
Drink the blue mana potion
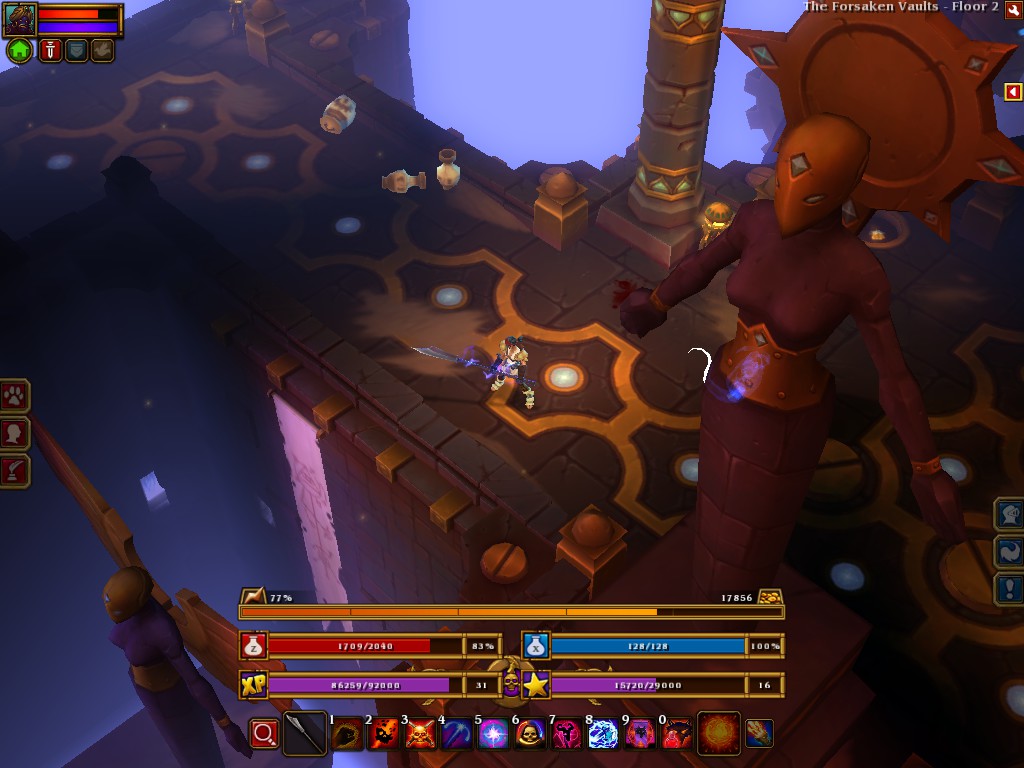[536, 646]
